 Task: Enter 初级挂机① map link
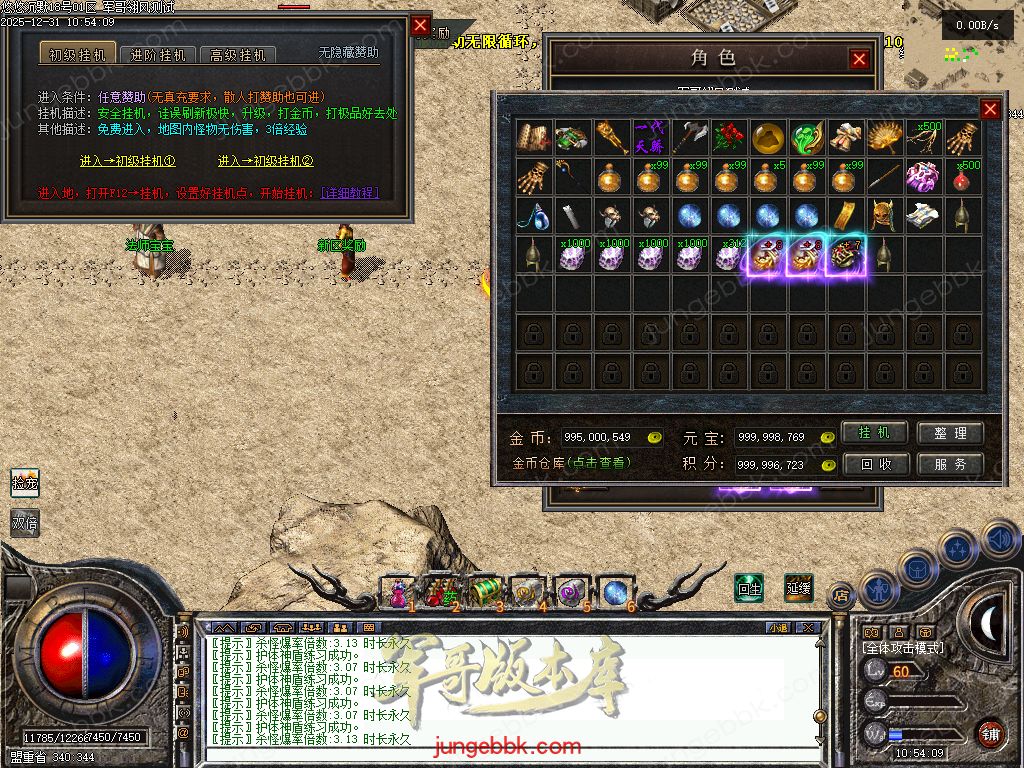coord(128,161)
